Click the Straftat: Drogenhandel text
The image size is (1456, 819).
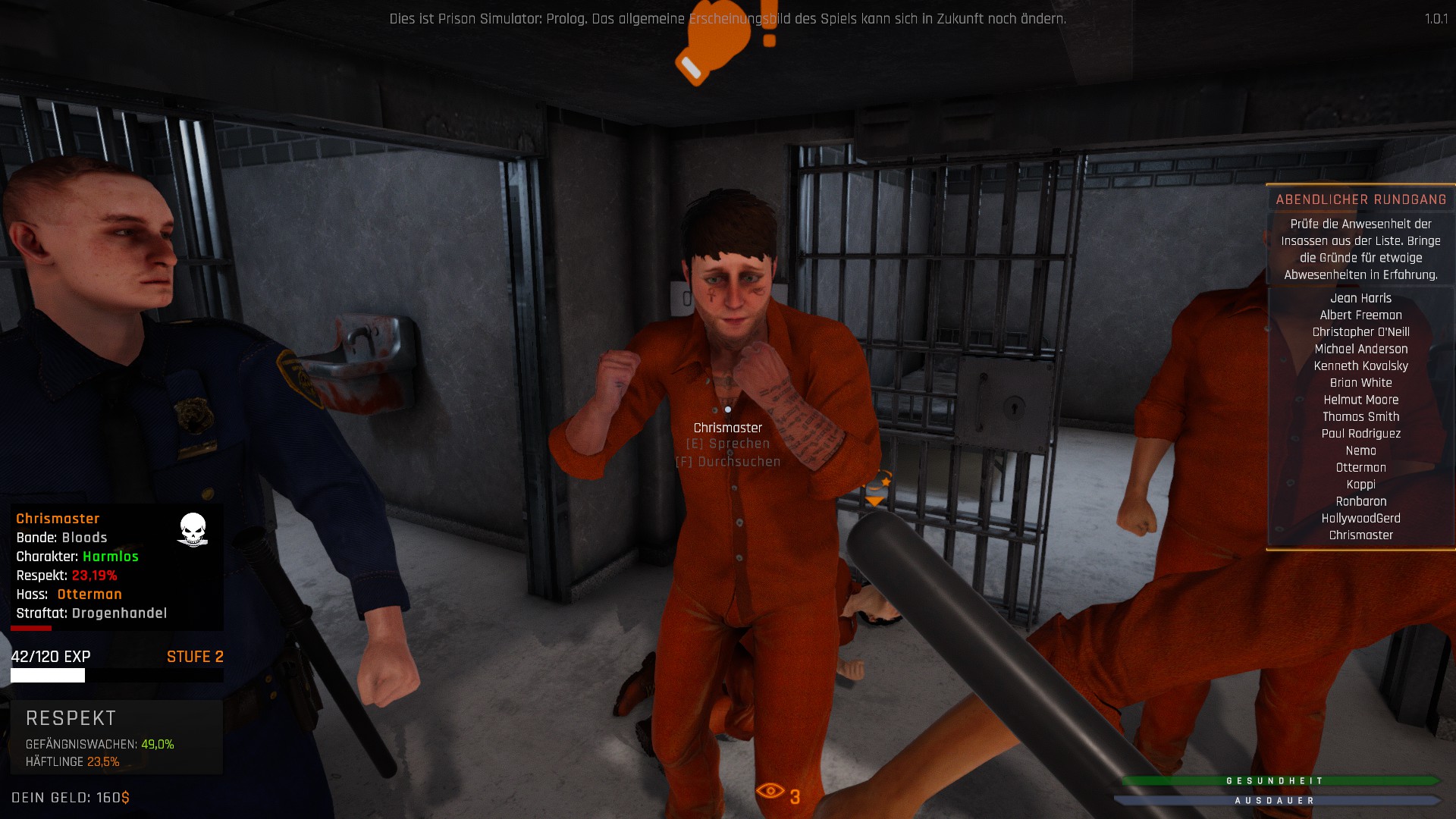tap(91, 613)
